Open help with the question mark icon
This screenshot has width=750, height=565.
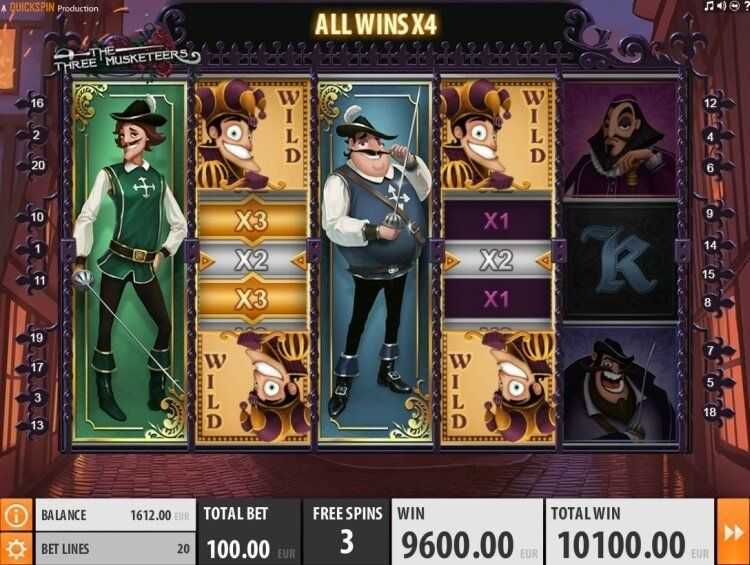pos(744,7)
